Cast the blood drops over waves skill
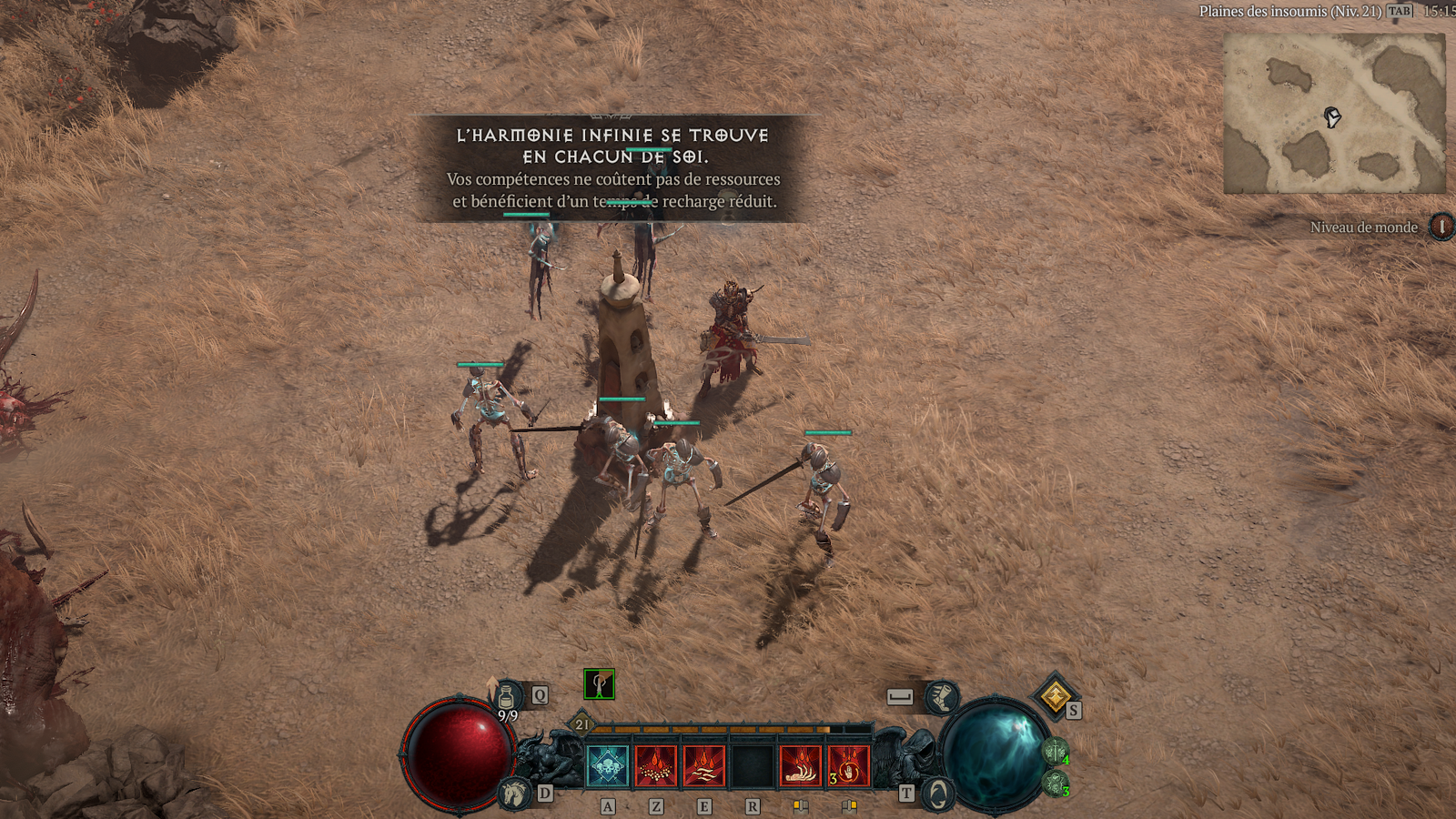The width and height of the screenshot is (1456, 819). click(x=704, y=766)
